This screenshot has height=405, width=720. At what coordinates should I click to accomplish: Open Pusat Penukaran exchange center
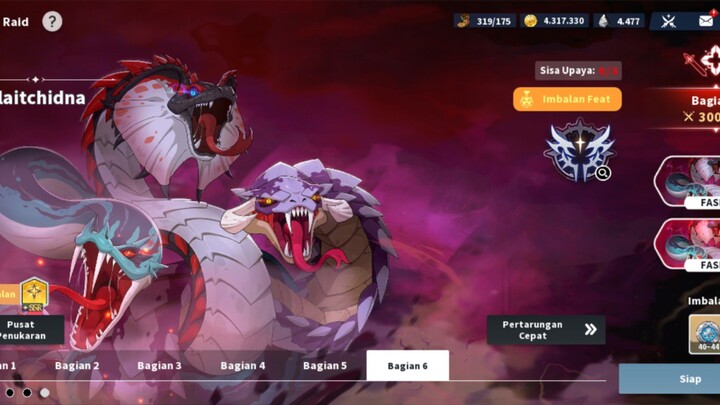pos(32,330)
